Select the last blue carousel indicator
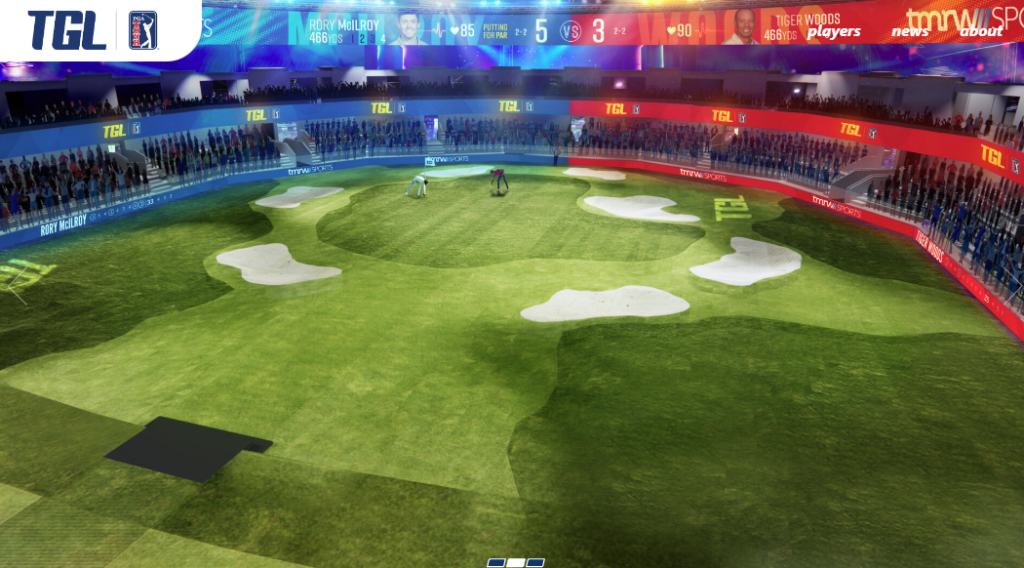 pyautogui.click(x=536, y=562)
